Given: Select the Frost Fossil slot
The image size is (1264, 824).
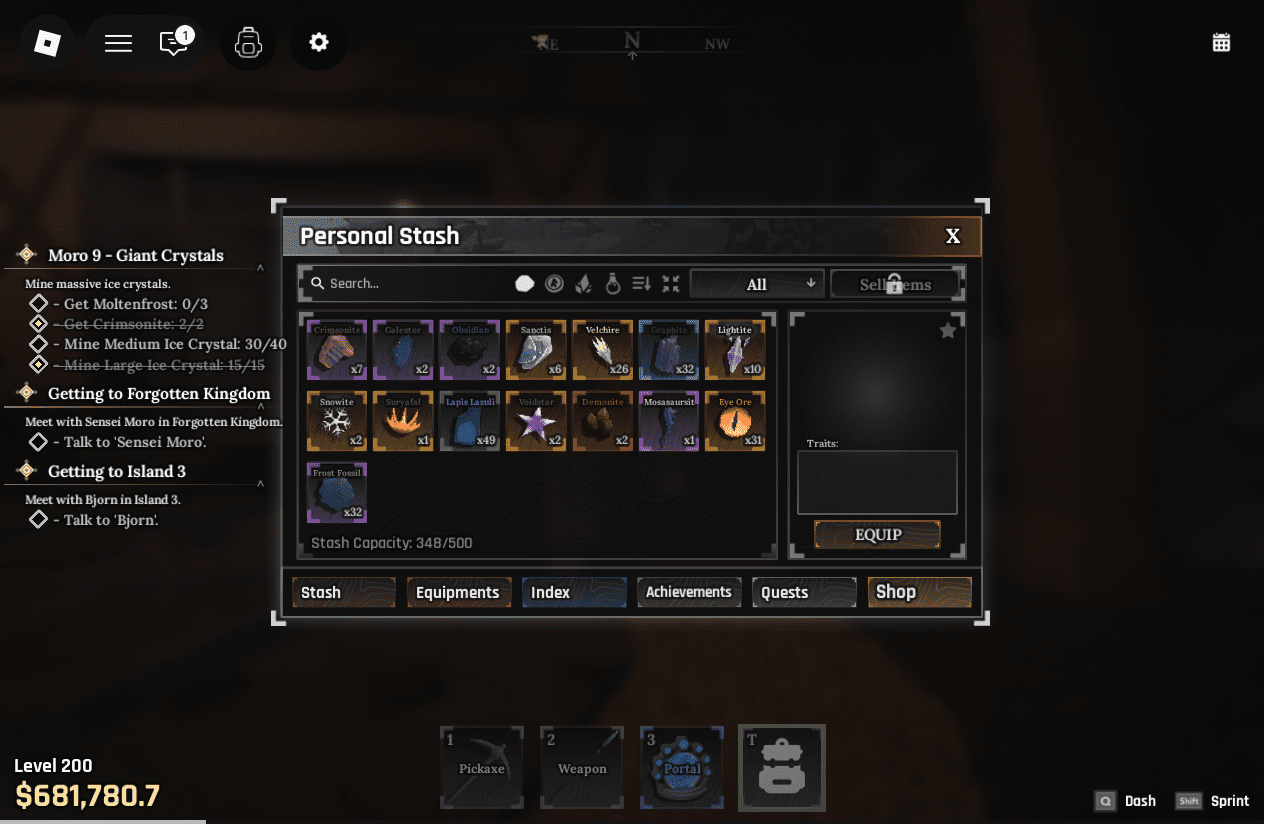Looking at the screenshot, I should click(x=337, y=492).
